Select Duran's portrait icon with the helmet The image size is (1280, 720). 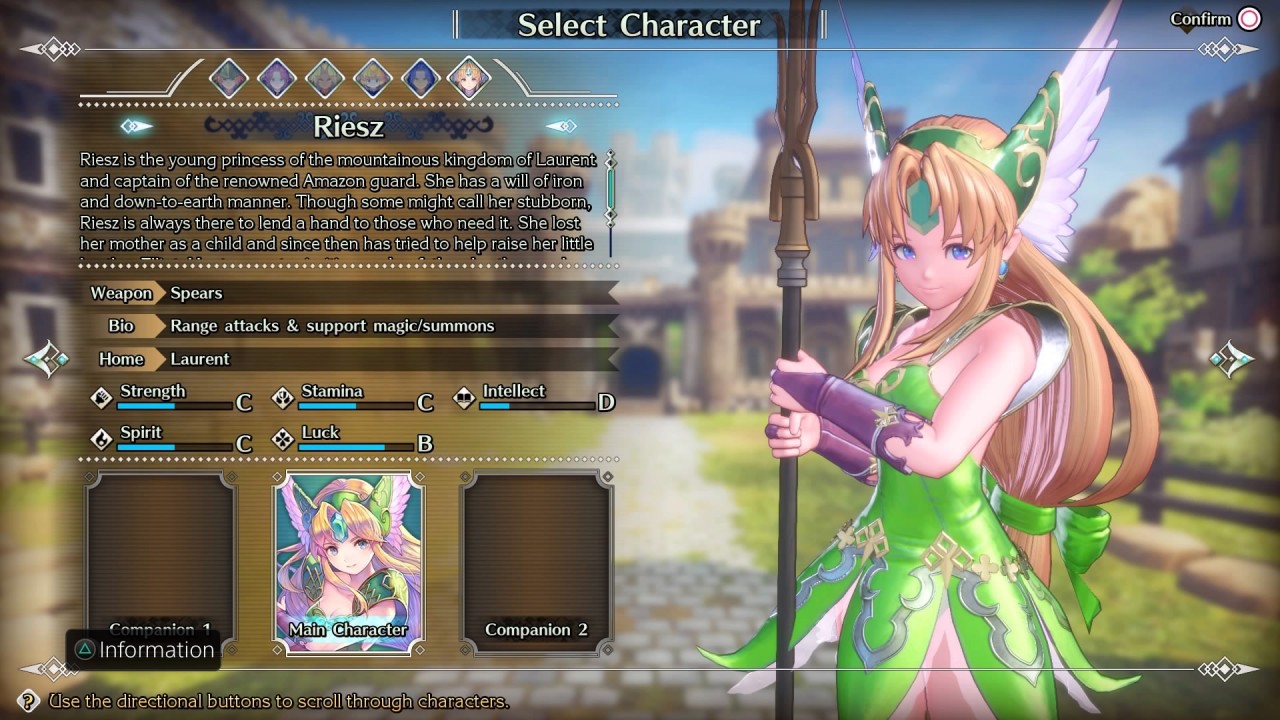coord(229,77)
